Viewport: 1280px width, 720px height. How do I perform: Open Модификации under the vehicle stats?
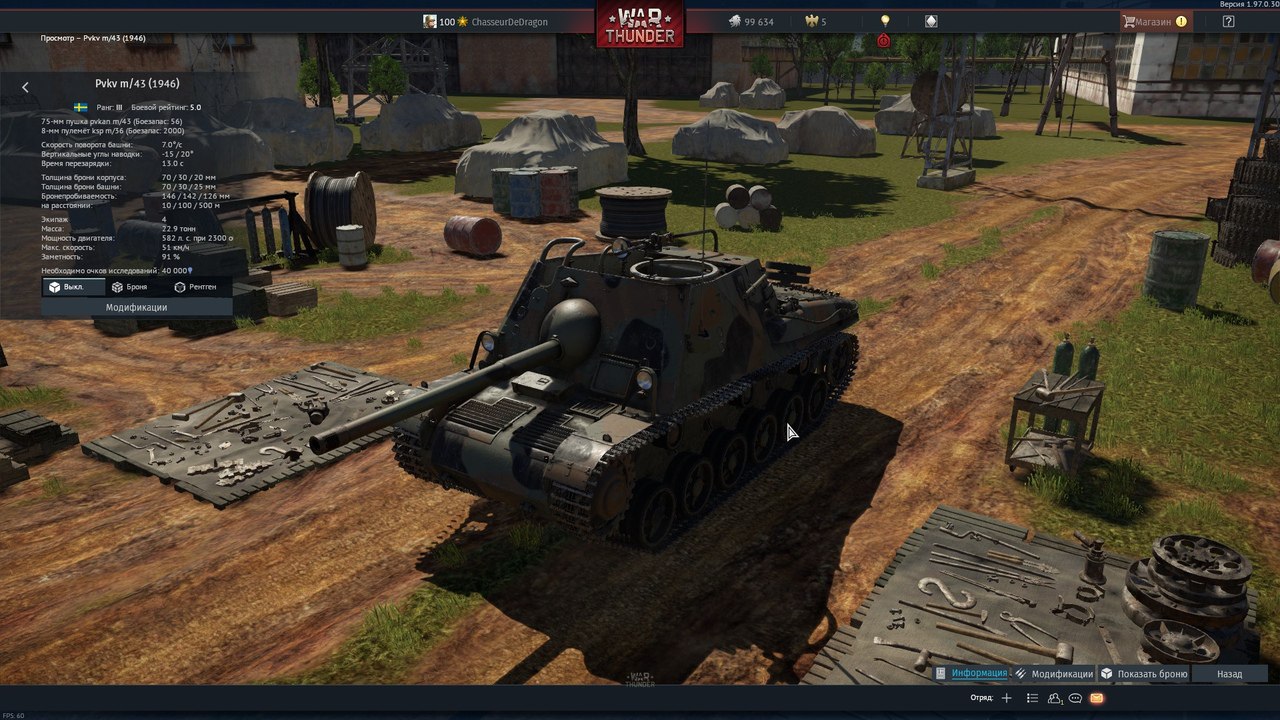coord(136,307)
